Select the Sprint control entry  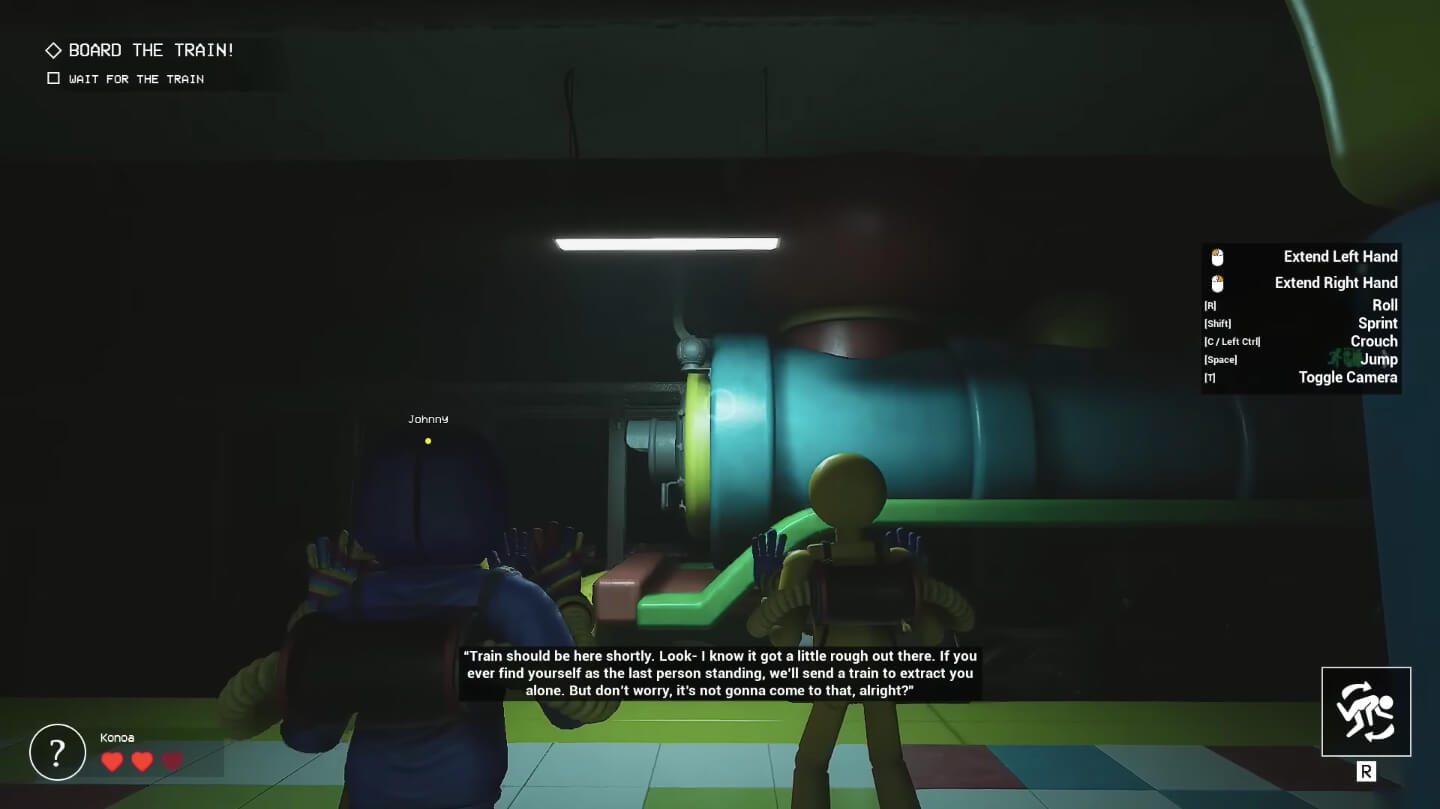click(x=1377, y=323)
